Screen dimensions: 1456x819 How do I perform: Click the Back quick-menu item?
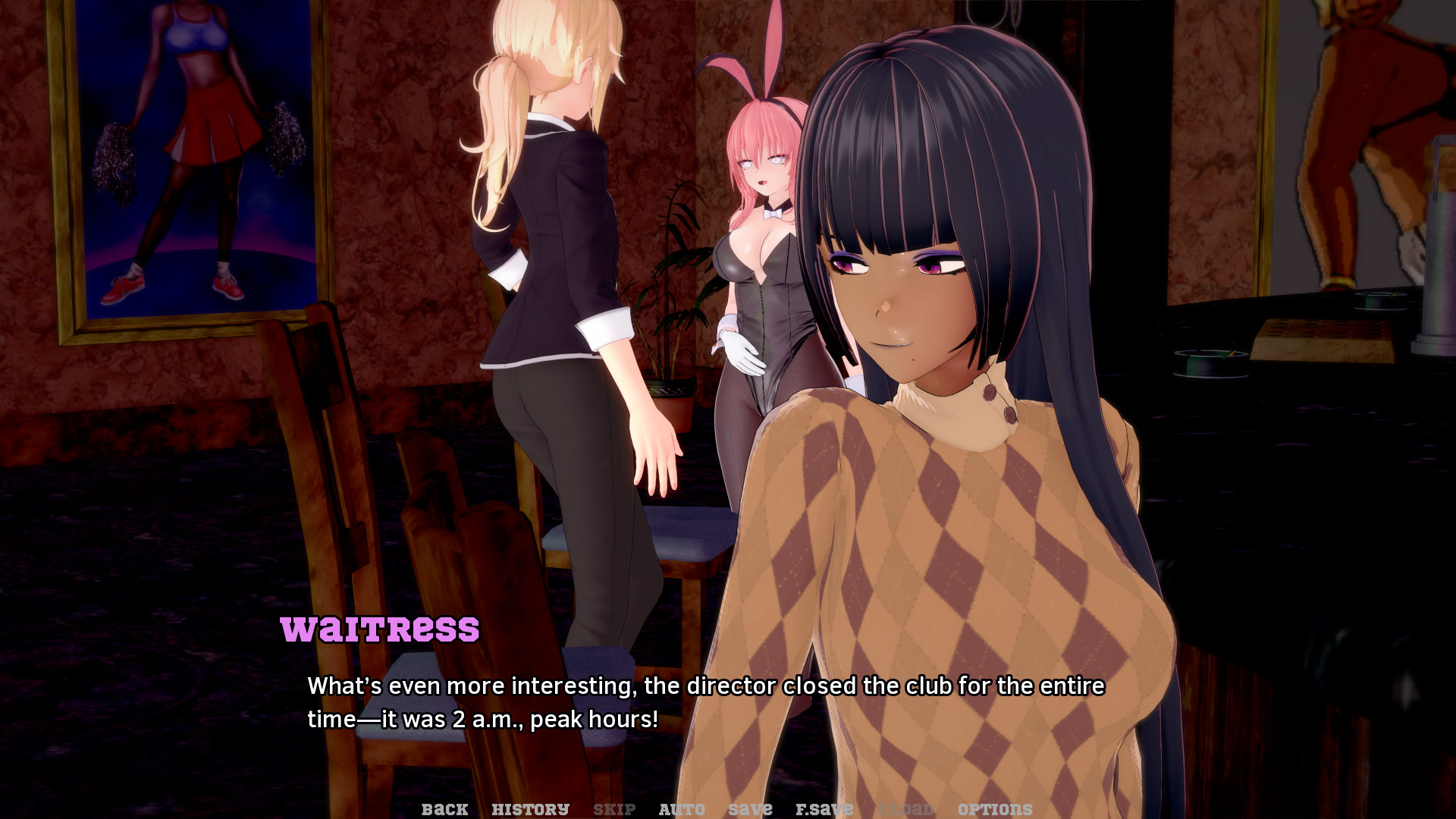coord(445,808)
